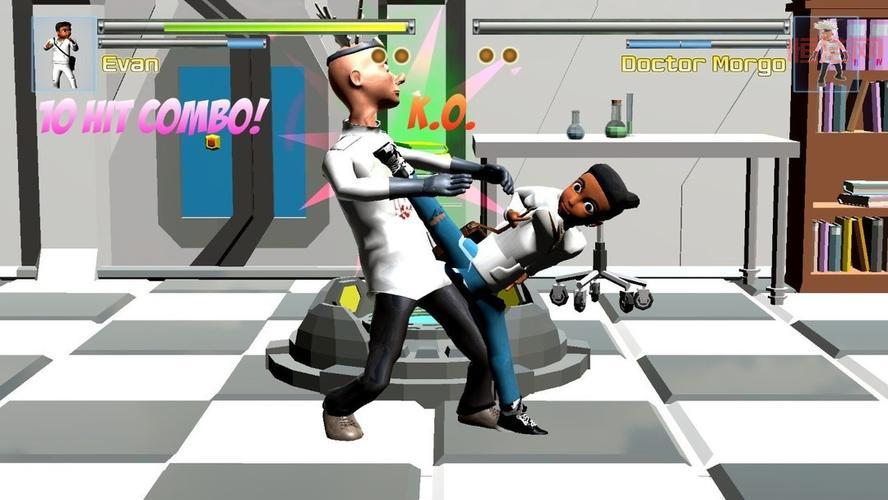
Task: Select Doctor Morgo's portrait icon
Action: tap(826, 54)
